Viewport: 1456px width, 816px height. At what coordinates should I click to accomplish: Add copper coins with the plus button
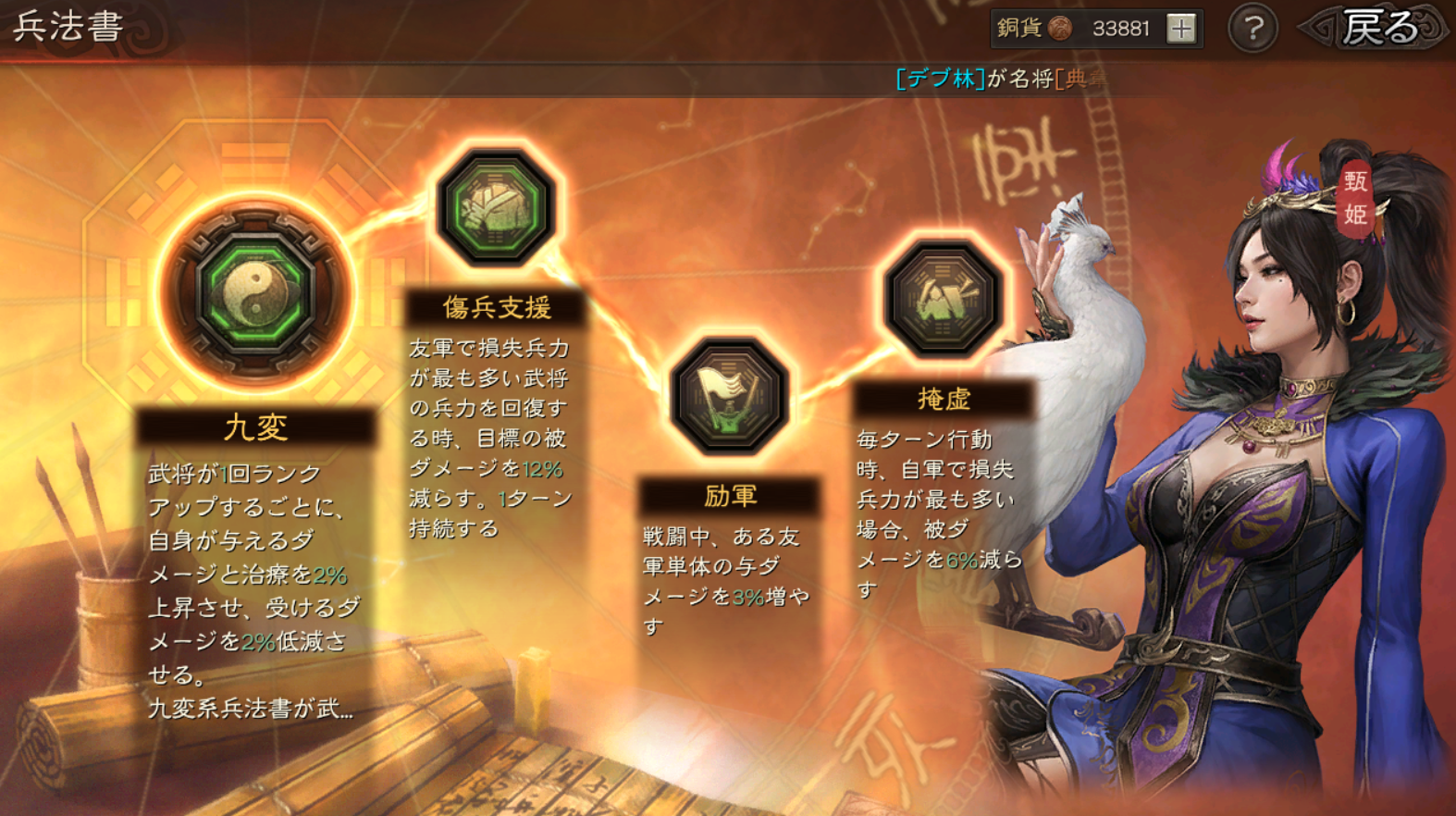click(1180, 29)
